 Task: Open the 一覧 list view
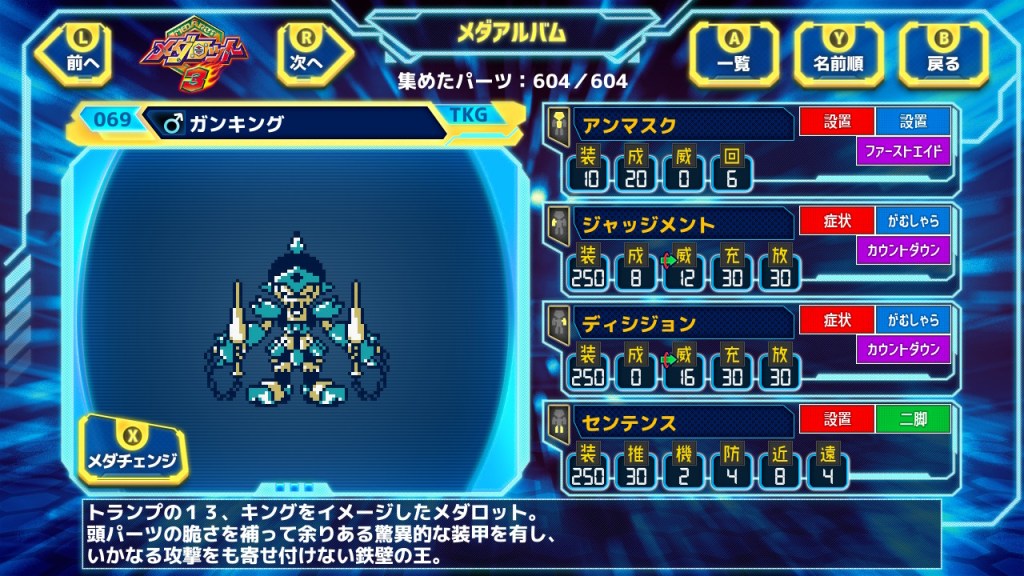pos(734,53)
